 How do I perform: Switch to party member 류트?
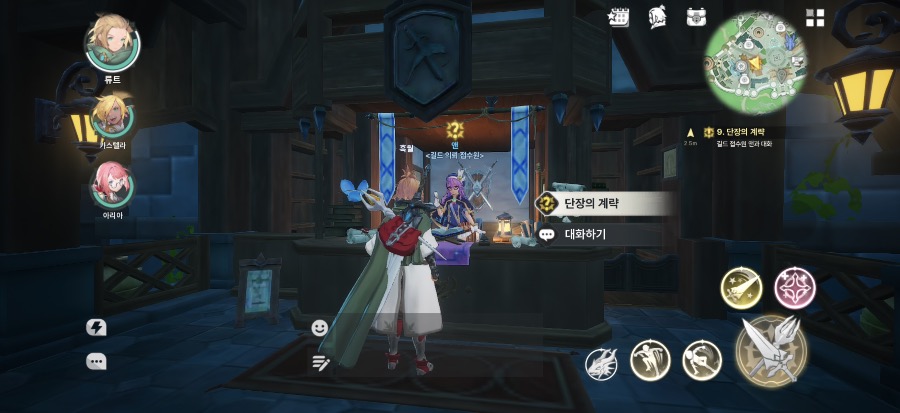[x=112, y=42]
